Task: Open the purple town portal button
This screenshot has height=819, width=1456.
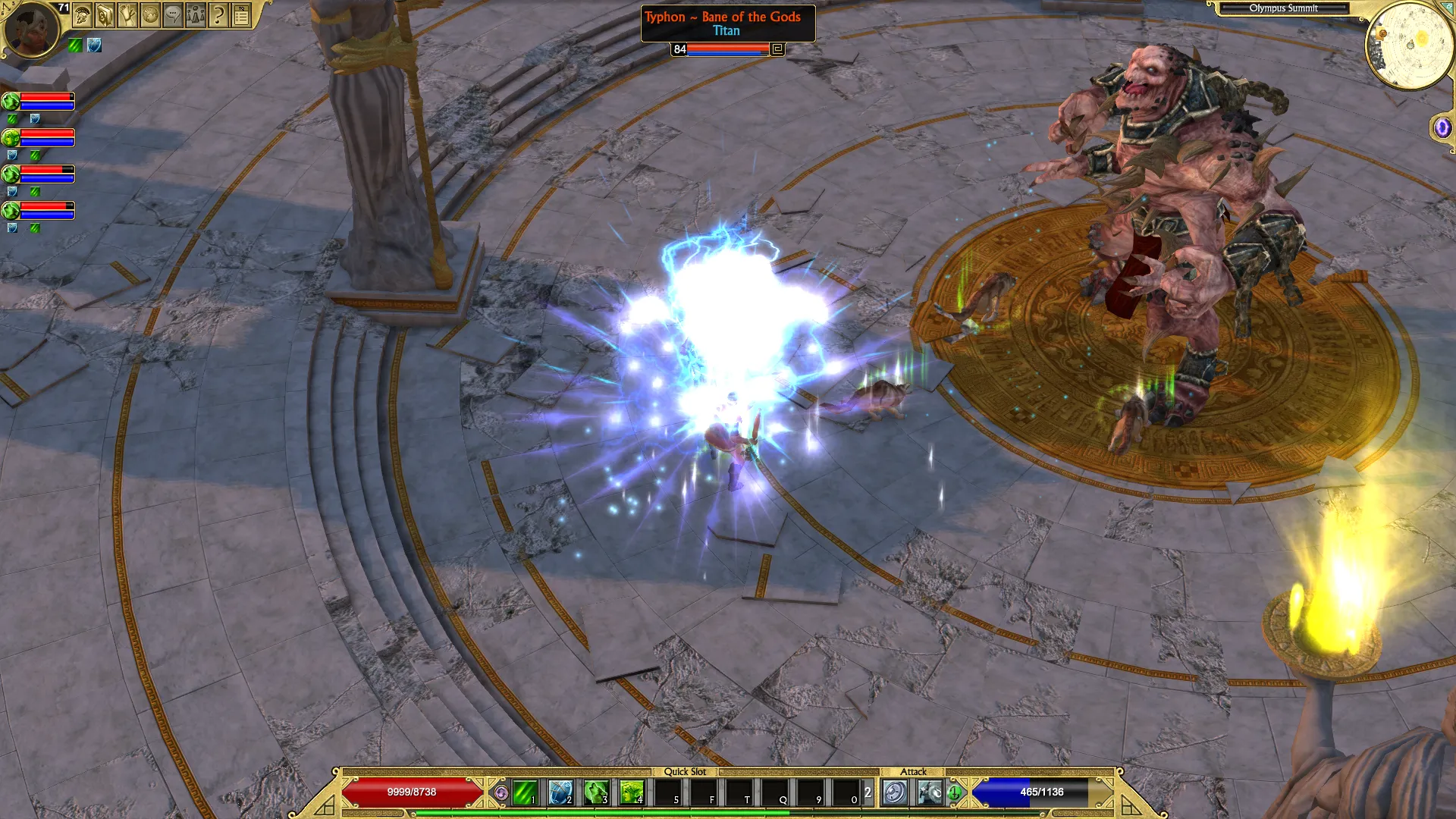Action: pyautogui.click(x=1442, y=127)
